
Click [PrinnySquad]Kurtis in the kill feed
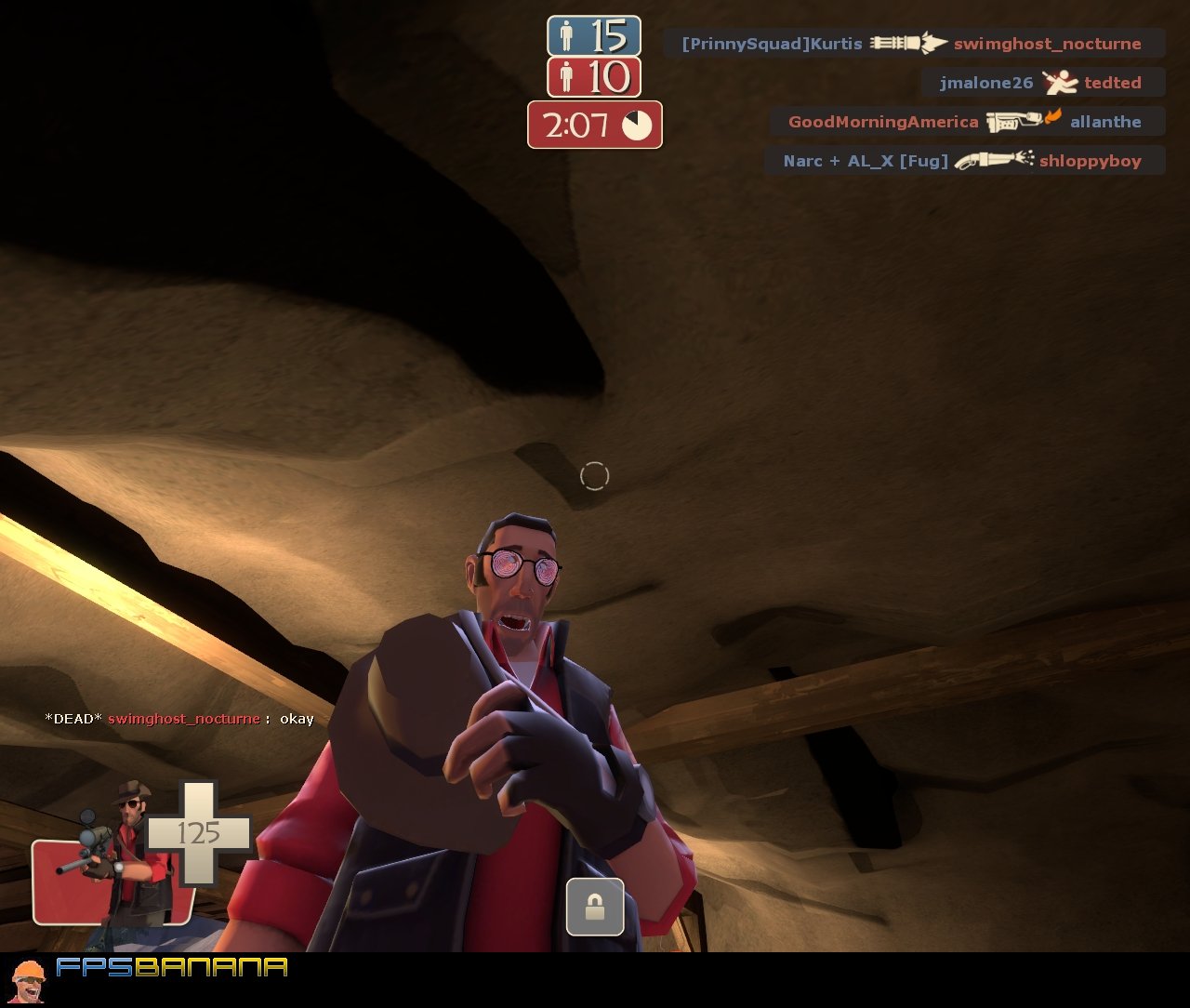pyautogui.click(x=772, y=43)
